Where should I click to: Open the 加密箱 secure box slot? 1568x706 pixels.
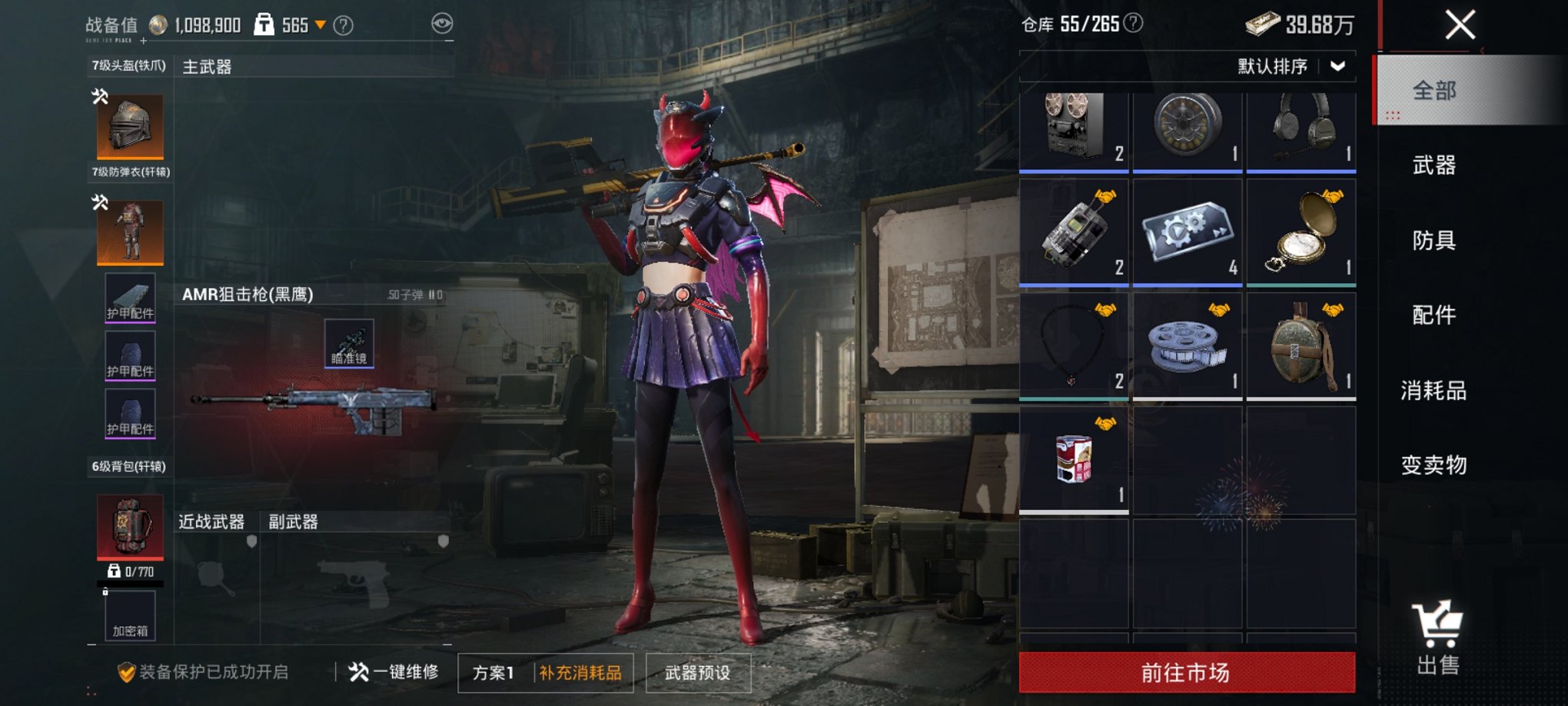(x=130, y=616)
